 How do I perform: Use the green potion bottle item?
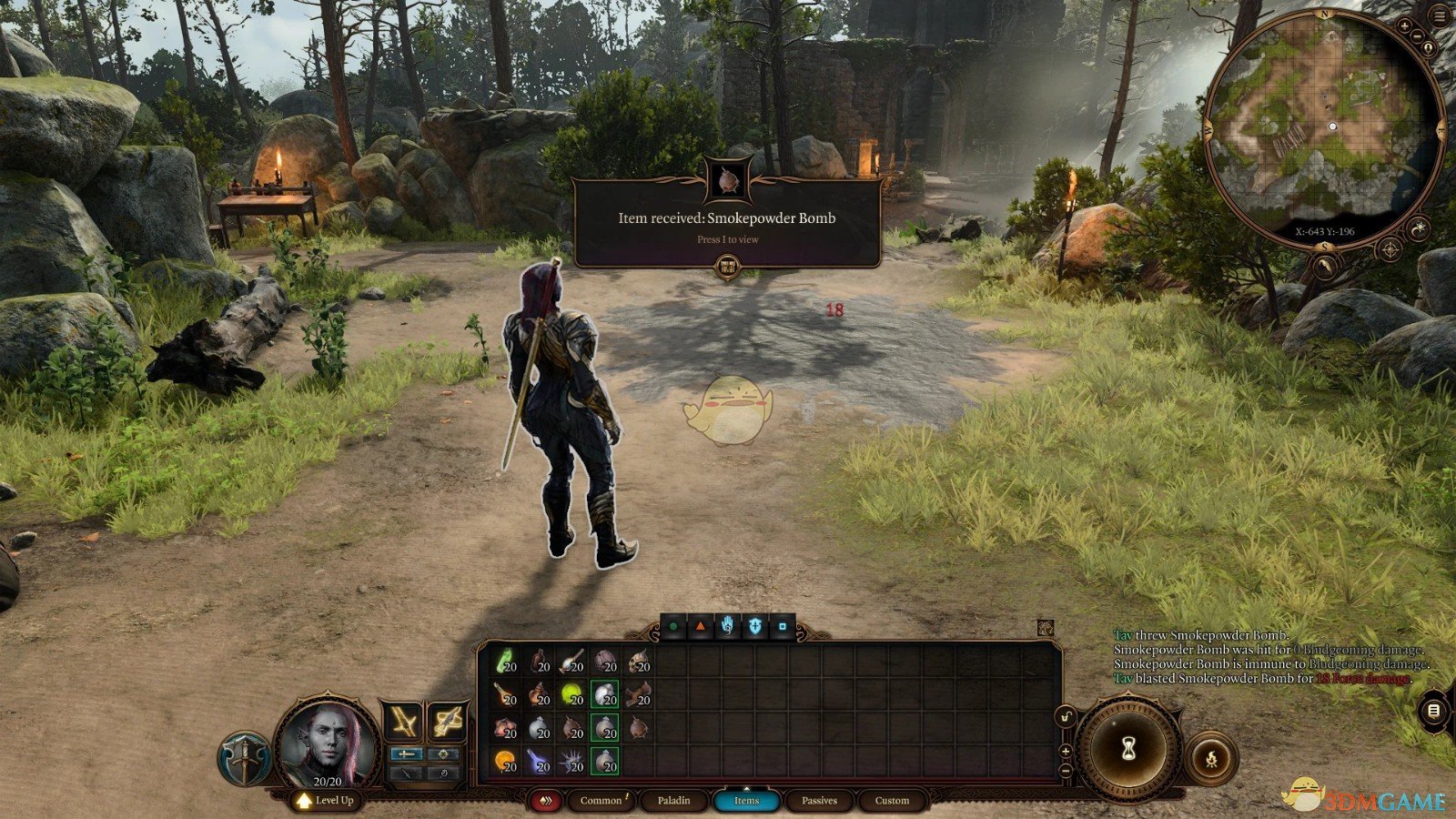[506, 662]
